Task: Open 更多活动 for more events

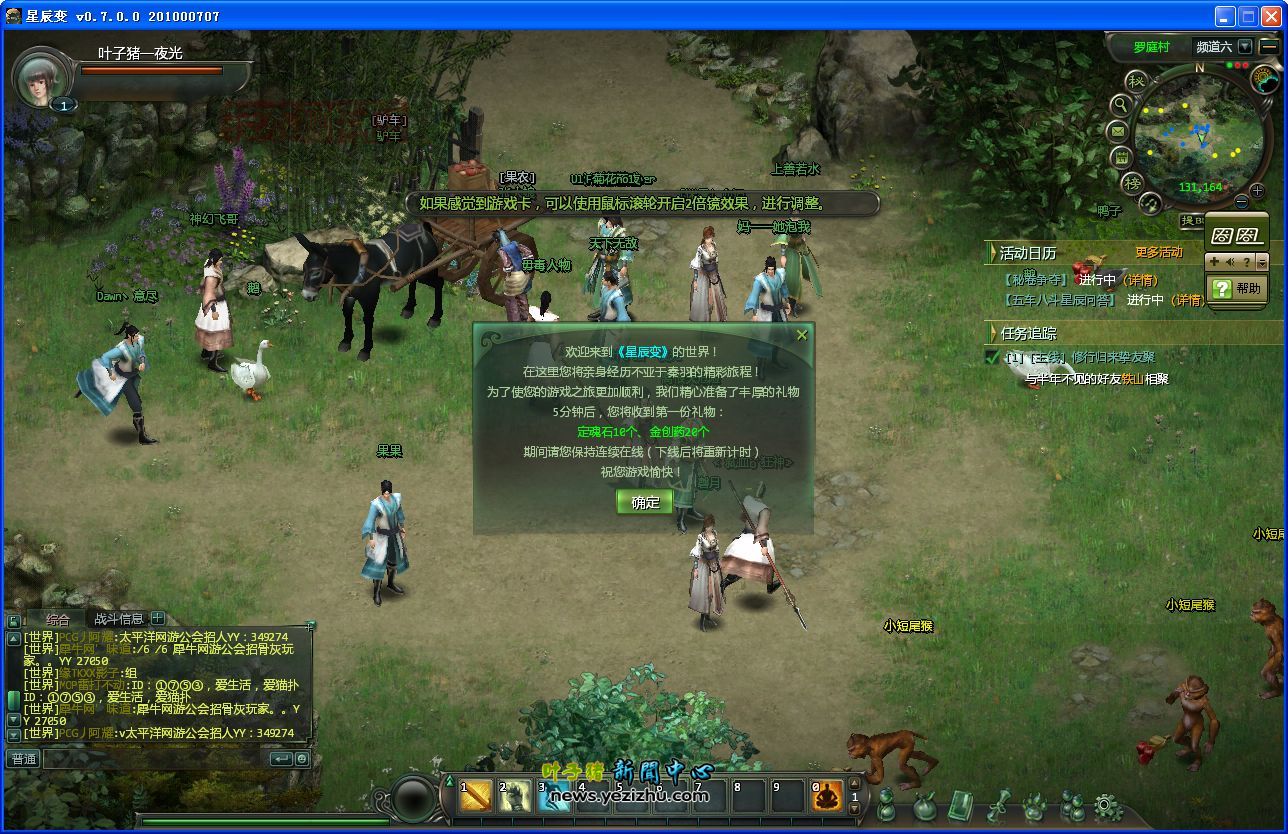Action: pyautogui.click(x=1158, y=253)
